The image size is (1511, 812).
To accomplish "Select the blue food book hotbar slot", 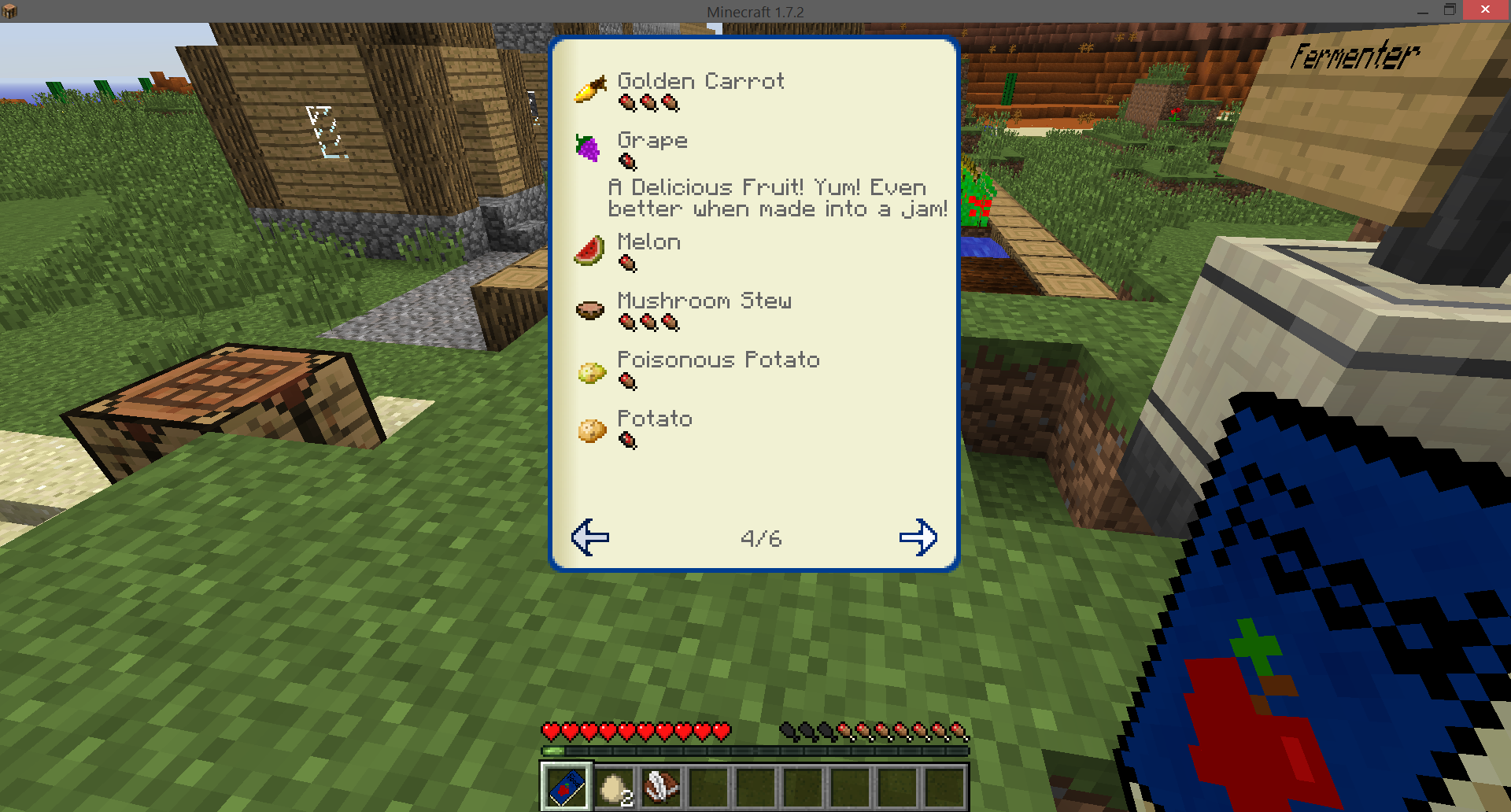I will pyautogui.click(x=567, y=786).
